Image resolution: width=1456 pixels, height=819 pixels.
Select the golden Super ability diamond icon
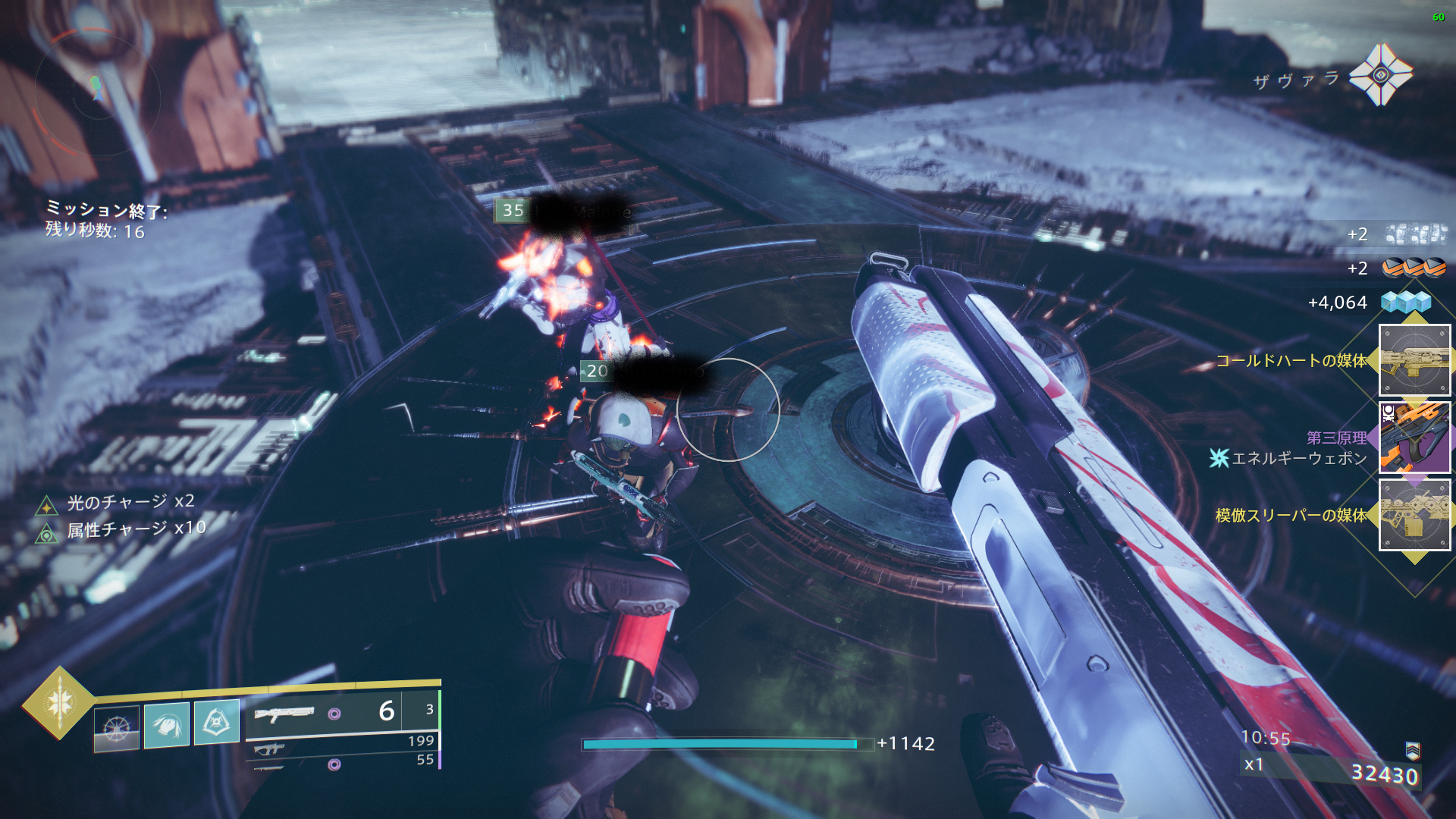[59, 702]
